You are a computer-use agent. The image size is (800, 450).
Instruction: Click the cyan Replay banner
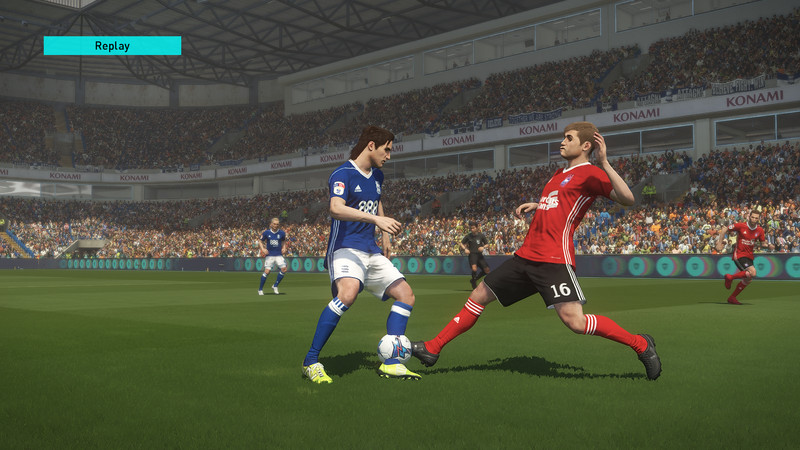(x=112, y=45)
